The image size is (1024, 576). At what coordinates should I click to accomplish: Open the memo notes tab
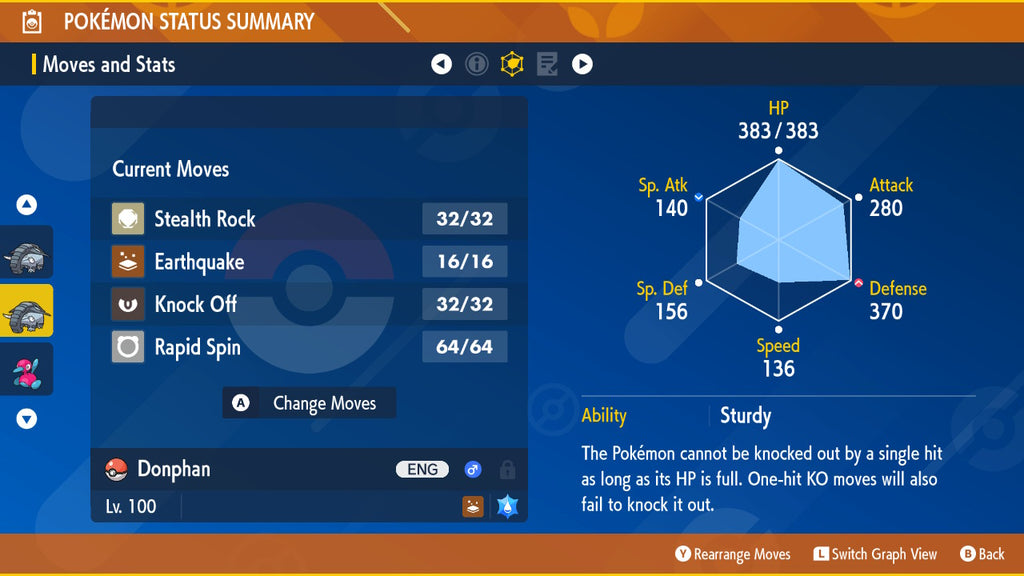coord(547,64)
